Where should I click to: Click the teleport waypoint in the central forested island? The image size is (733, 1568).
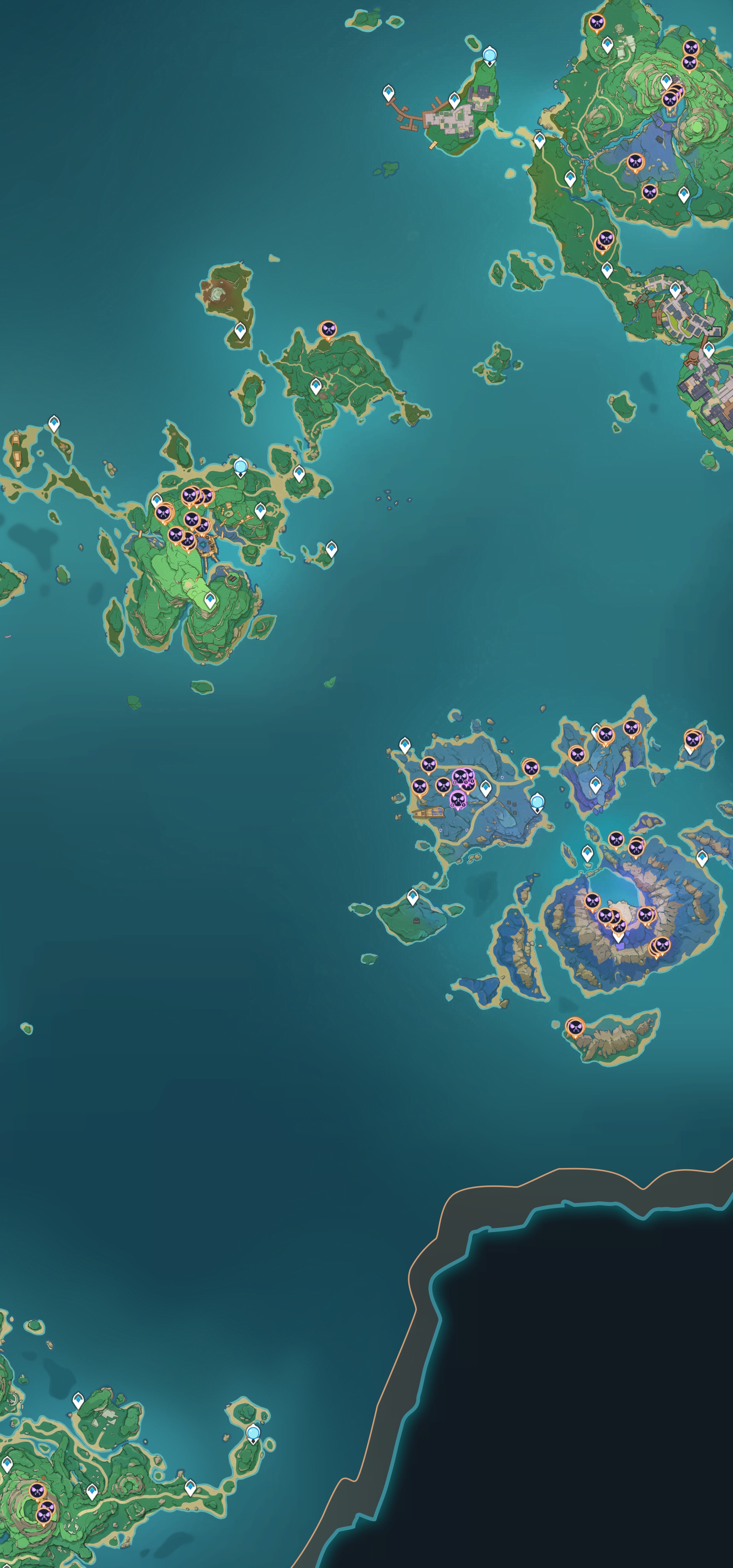tap(316, 385)
